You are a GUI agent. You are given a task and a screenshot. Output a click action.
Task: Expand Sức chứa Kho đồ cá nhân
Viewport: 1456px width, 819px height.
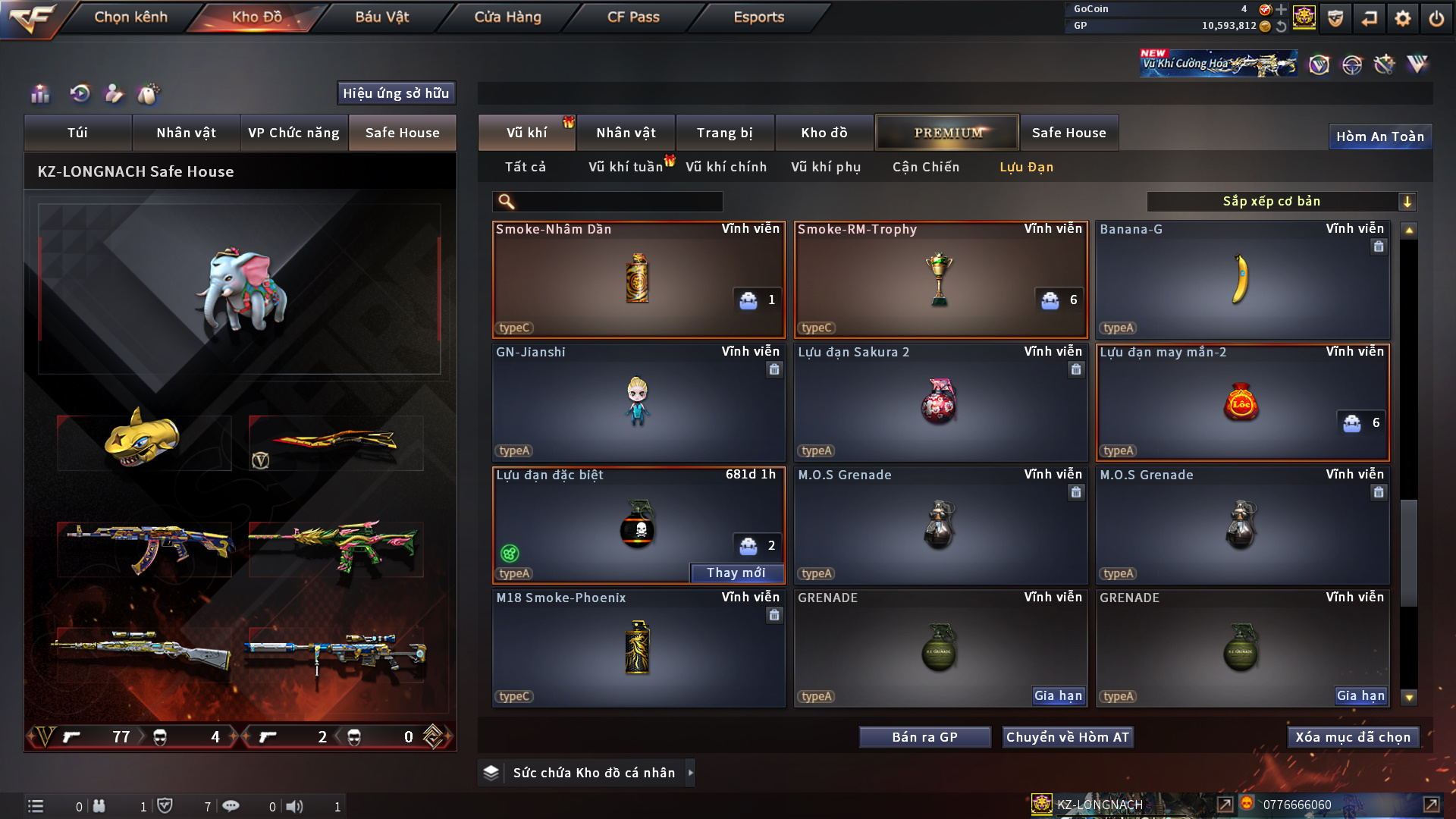click(689, 773)
